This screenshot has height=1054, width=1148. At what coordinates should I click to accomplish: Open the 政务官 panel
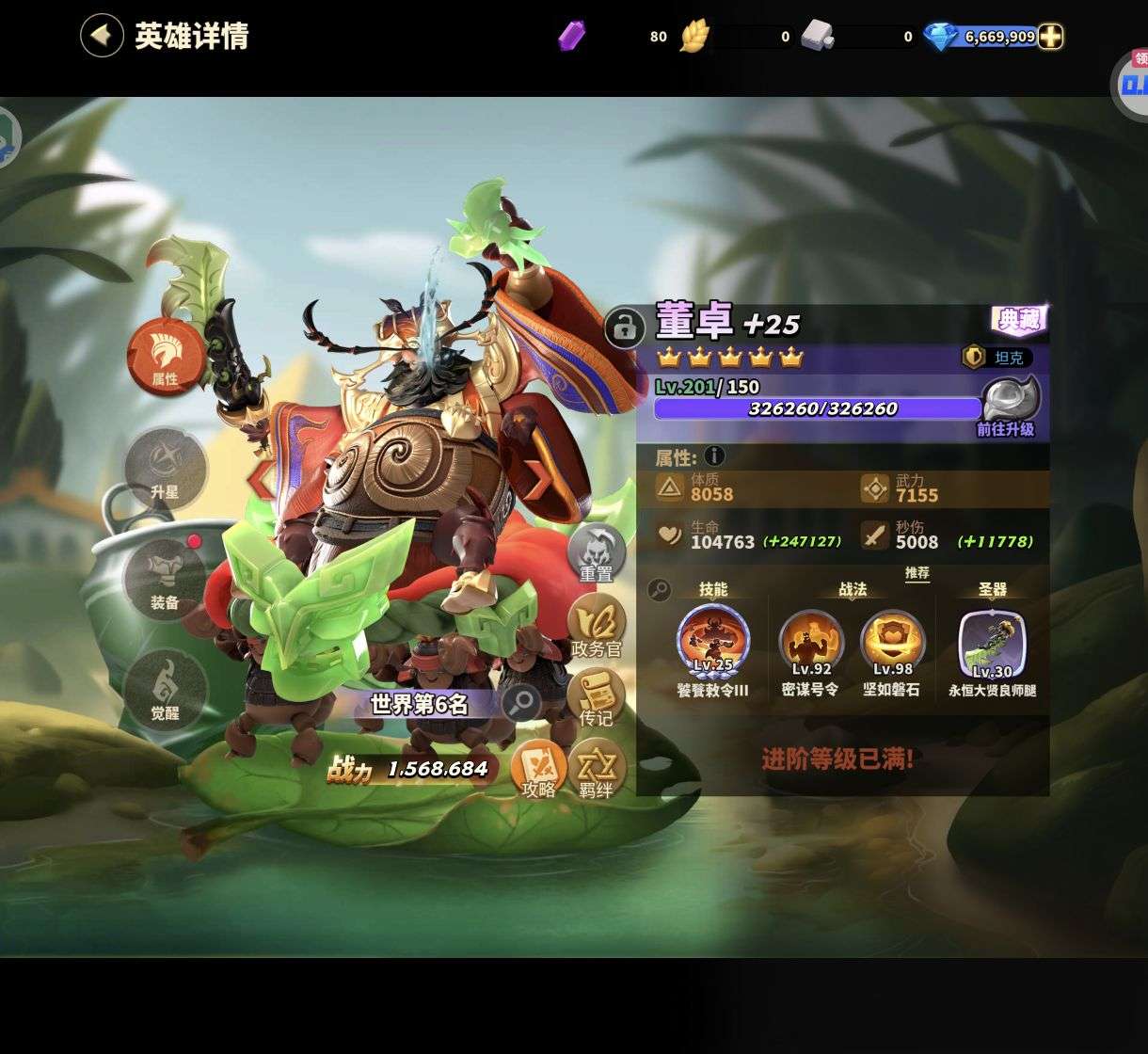click(x=597, y=625)
